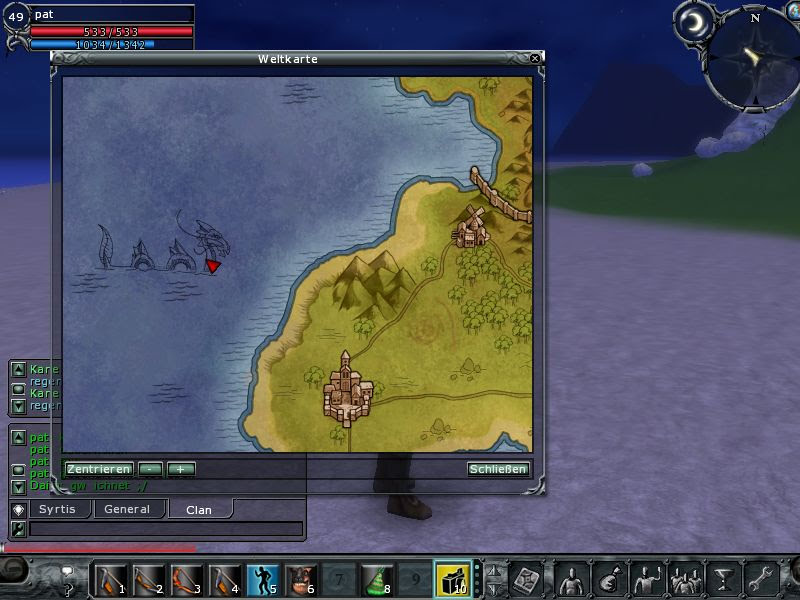Screen dimensions: 800x600
Task: Click the compass minimap
Action: tap(755, 55)
